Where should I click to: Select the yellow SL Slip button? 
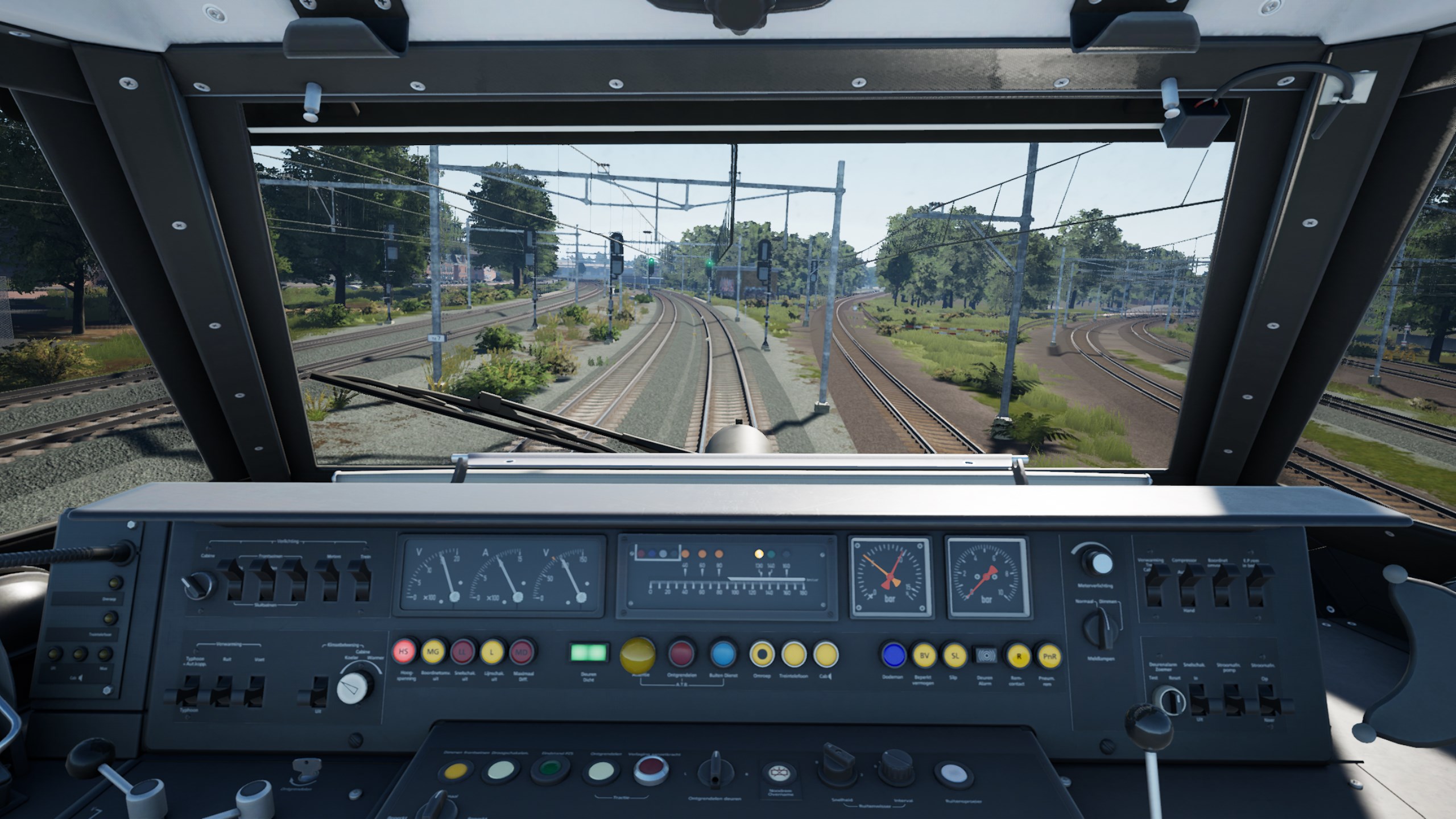(955, 655)
